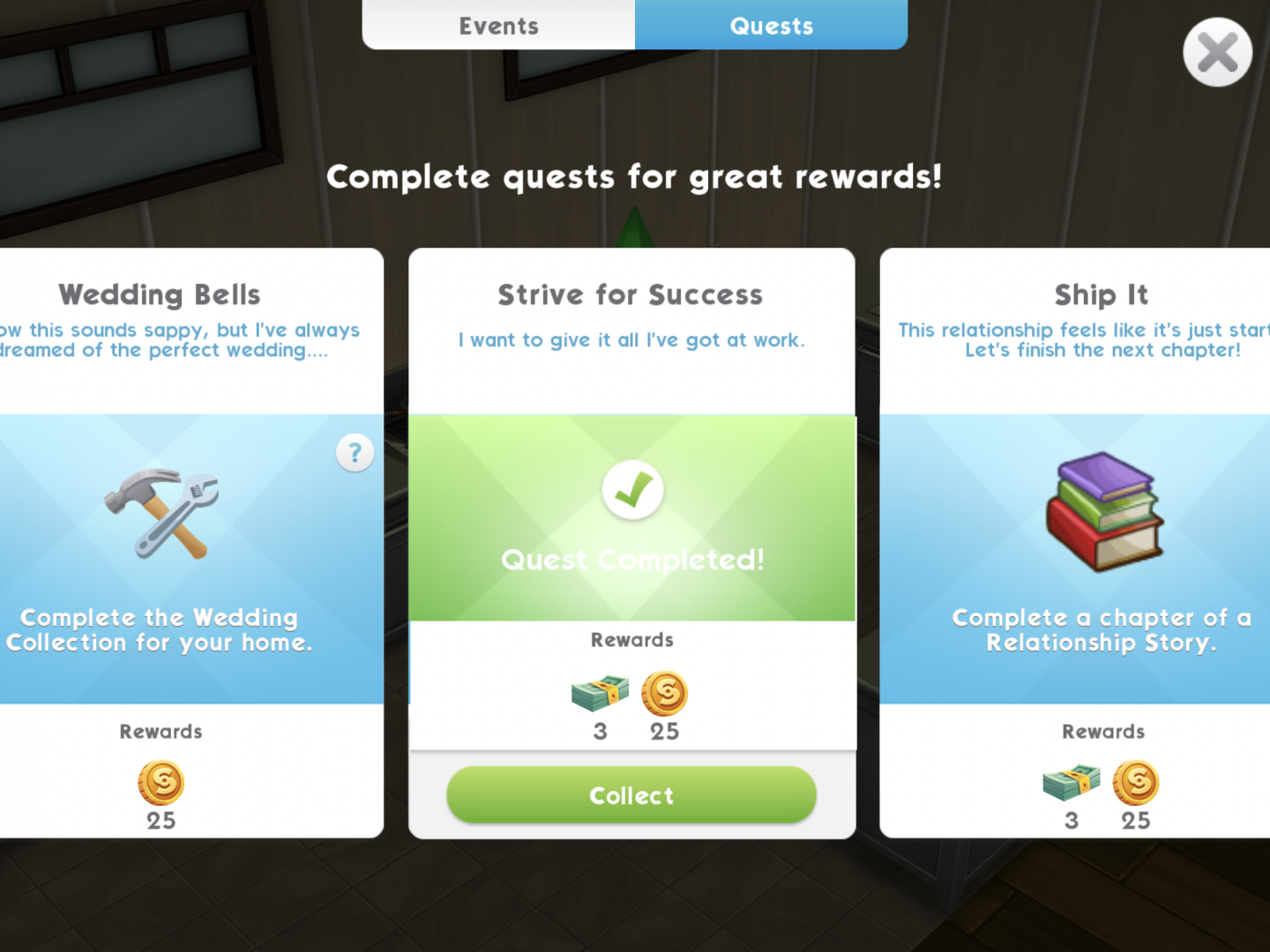Click the Rewards label under Ship It
The height and width of the screenshot is (952, 1270).
point(1102,731)
